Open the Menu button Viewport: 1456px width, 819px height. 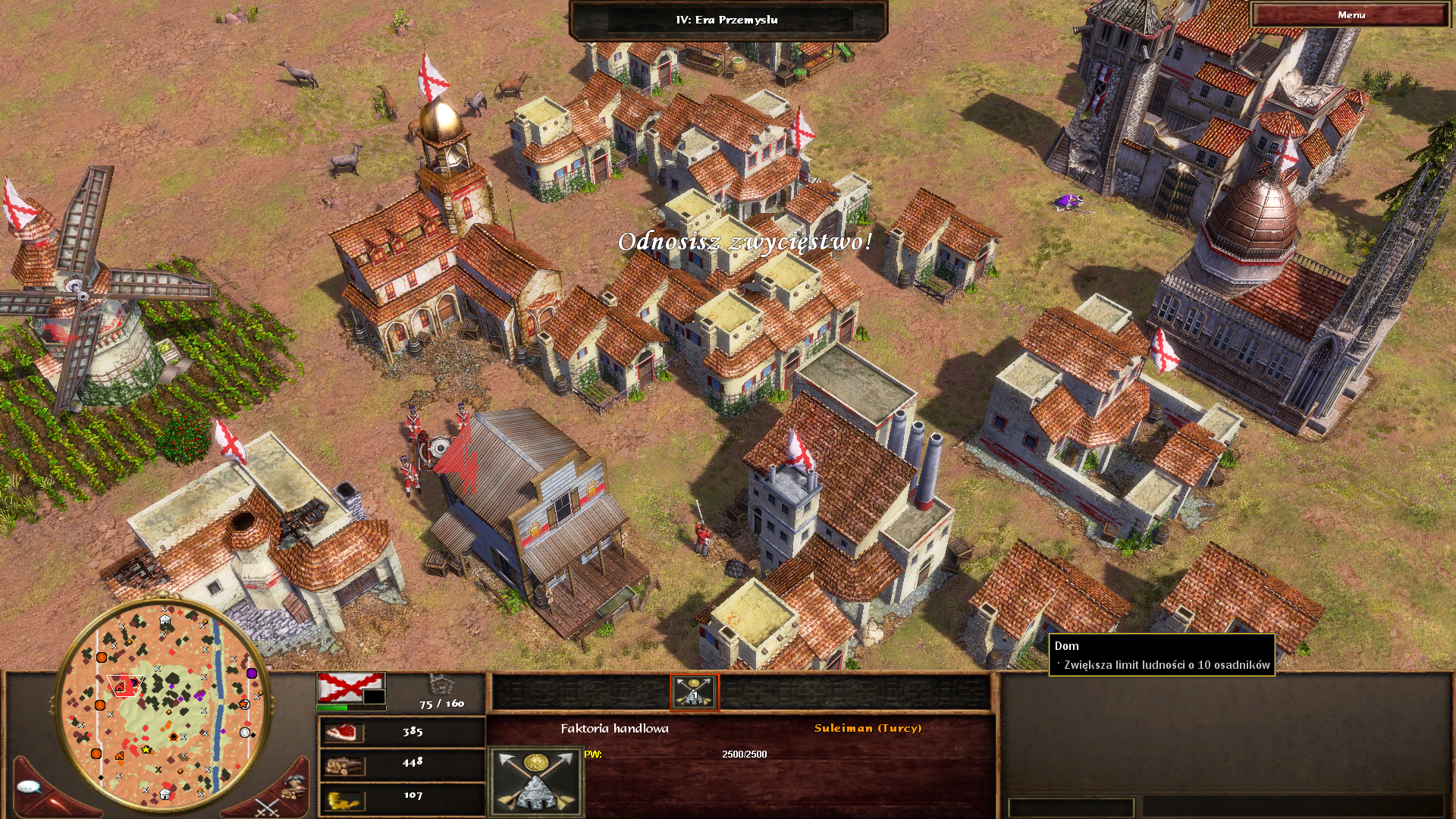(x=1351, y=15)
